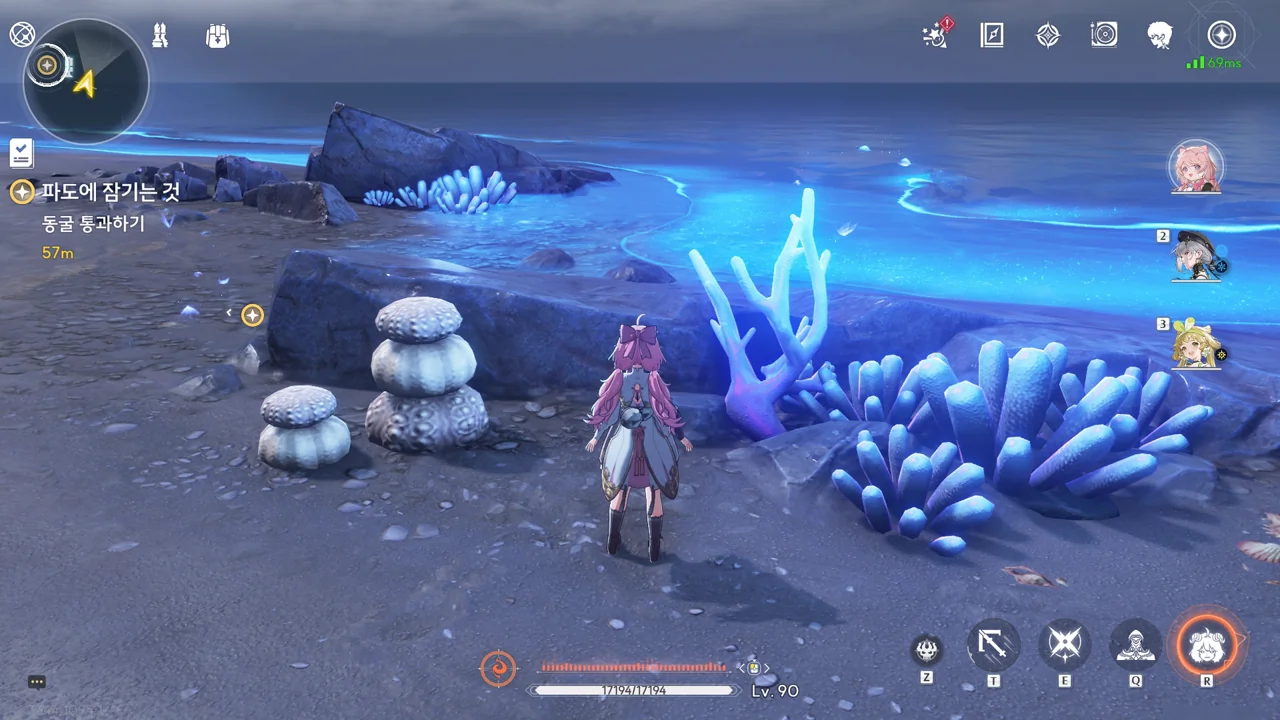
Task: Open the chat bubble icon
Action: (x=37, y=682)
